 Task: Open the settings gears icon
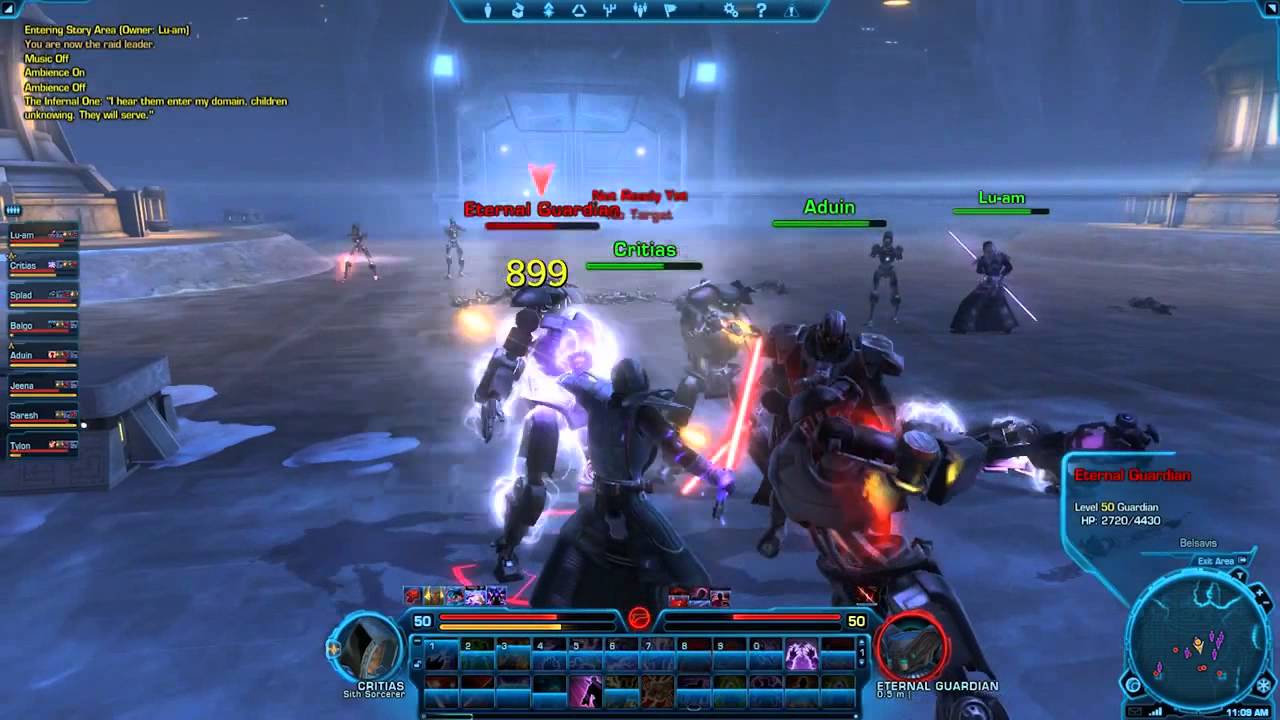tap(731, 11)
